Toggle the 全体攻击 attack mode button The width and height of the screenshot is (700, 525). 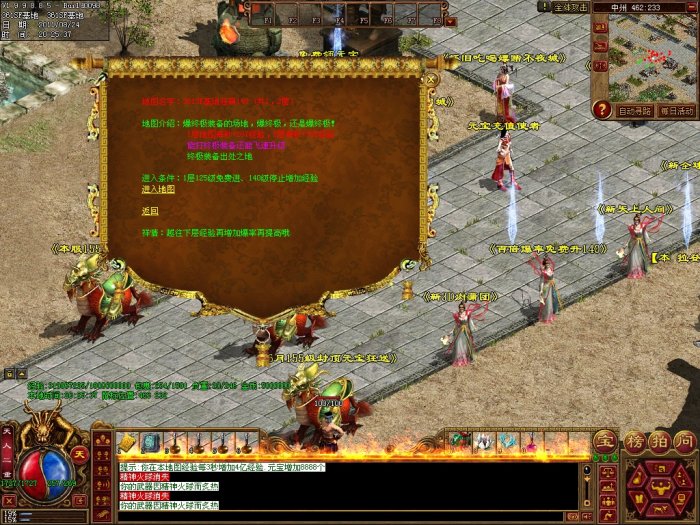571,7
